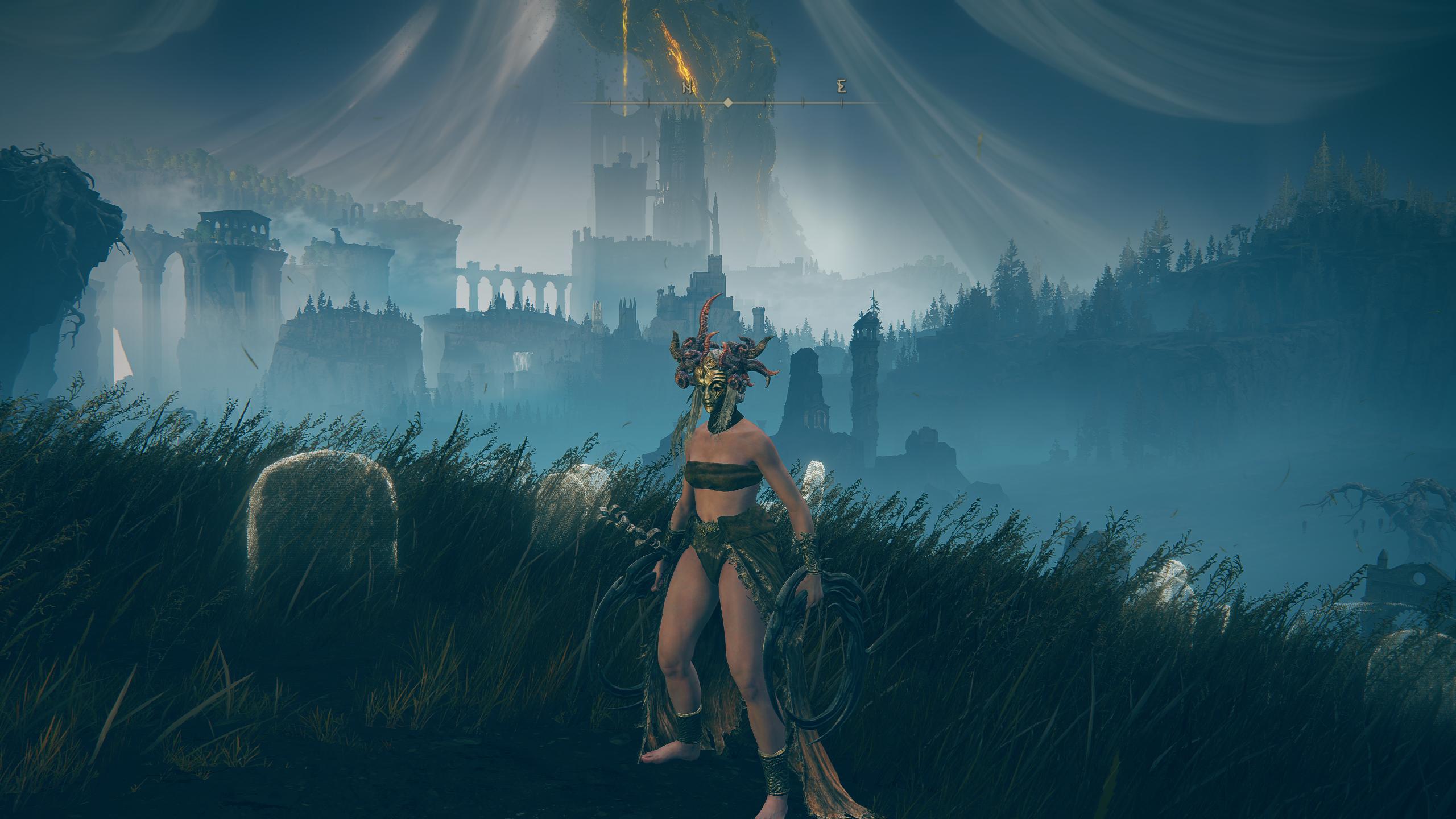The width and height of the screenshot is (1456, 819).
Task: Click the diamond marker on the compass bar
Action: (x=727, y=103)
